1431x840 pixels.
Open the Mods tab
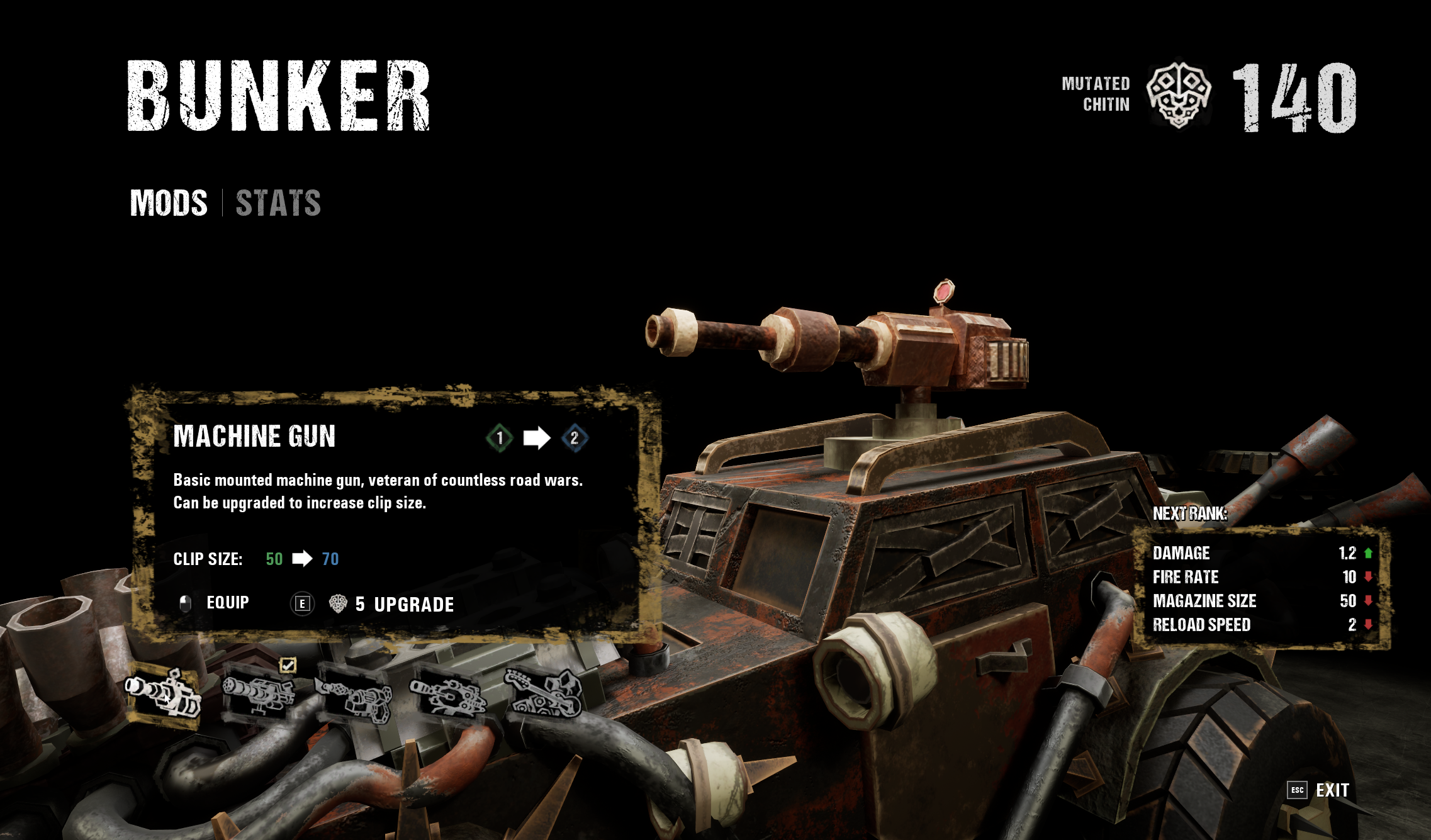click(x=169, y=203)
